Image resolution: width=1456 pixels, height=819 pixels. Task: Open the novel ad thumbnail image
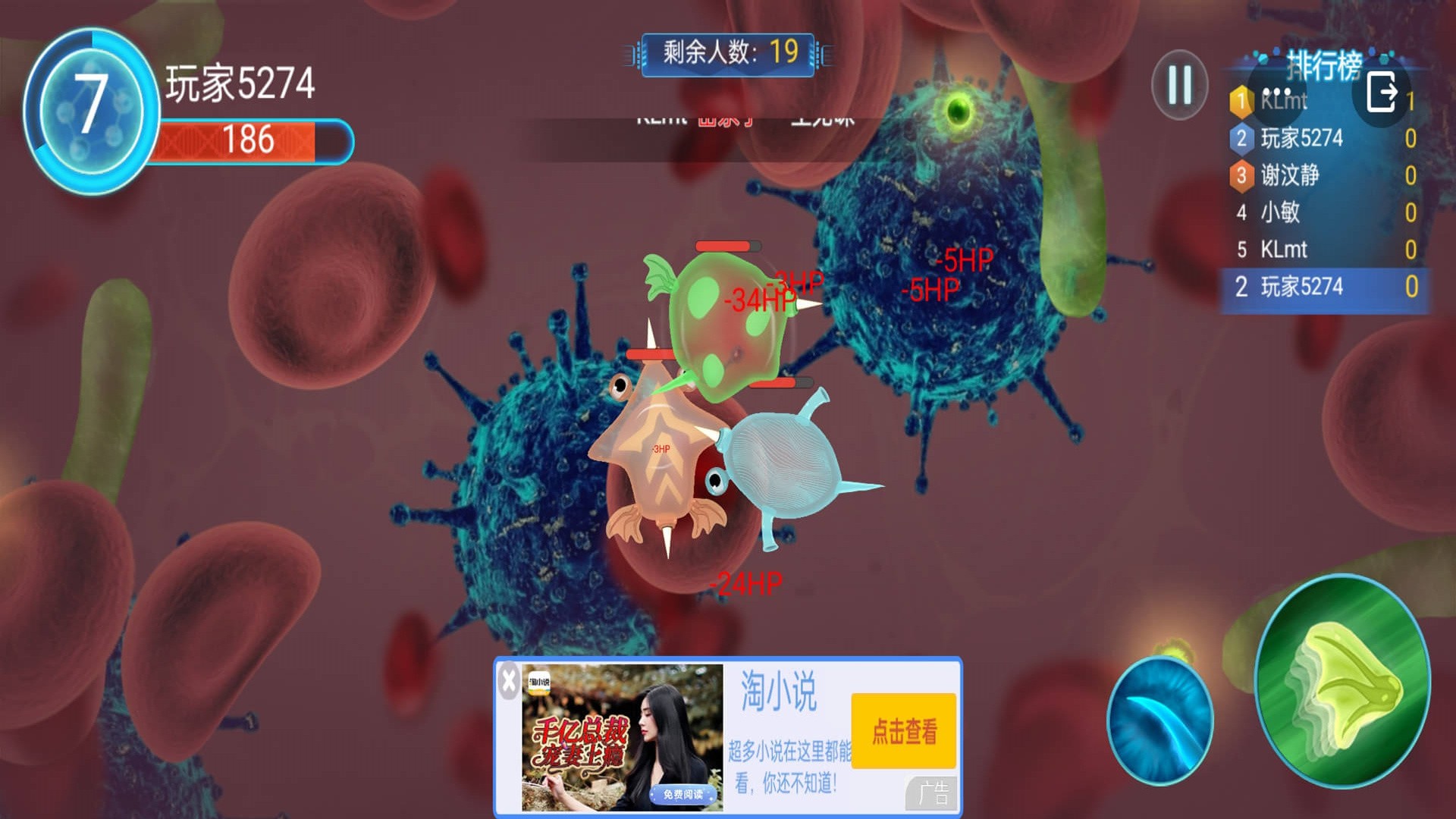[x=622, y=737]
